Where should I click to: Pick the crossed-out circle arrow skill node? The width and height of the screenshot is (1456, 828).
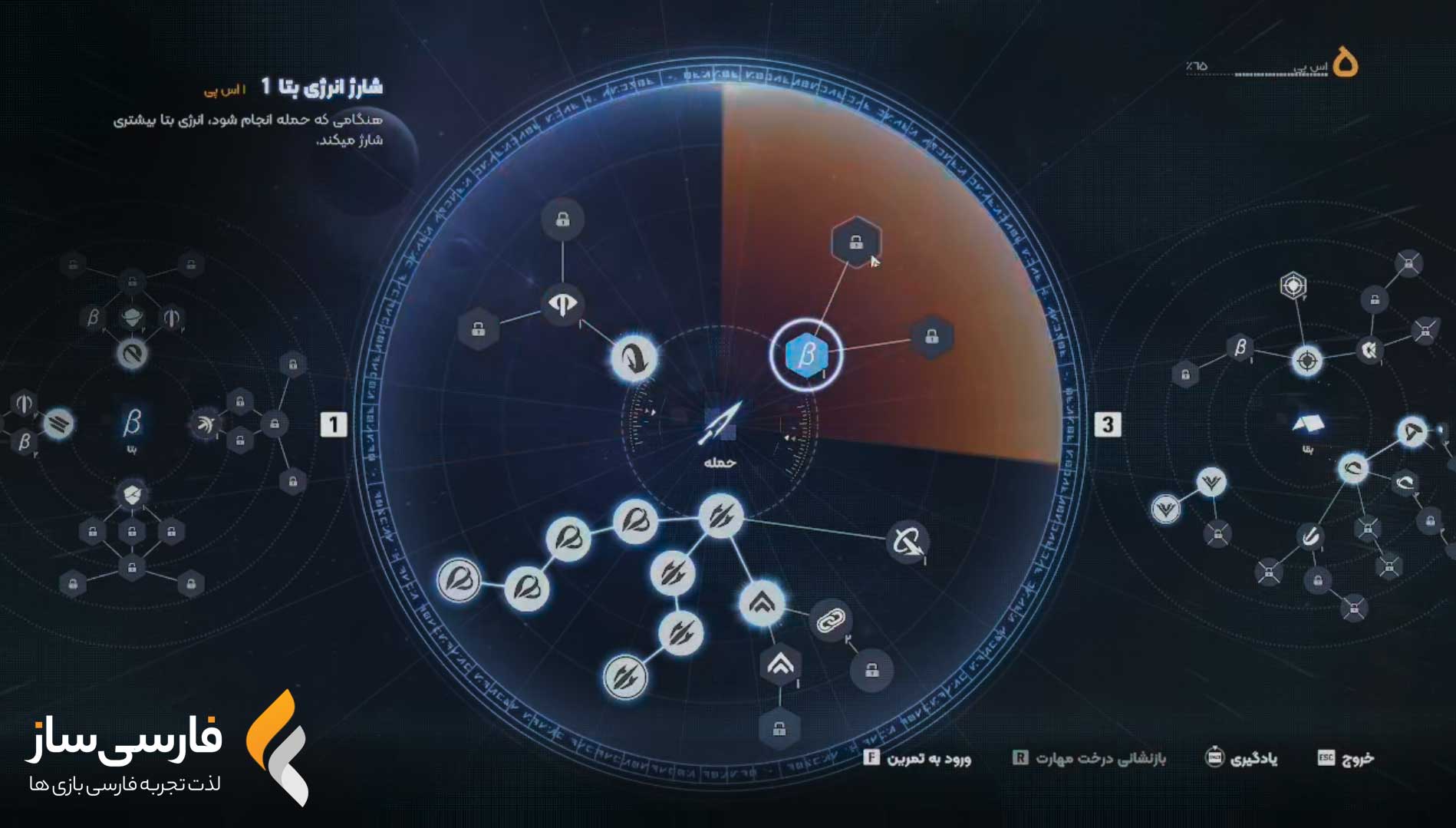[908, 543]
